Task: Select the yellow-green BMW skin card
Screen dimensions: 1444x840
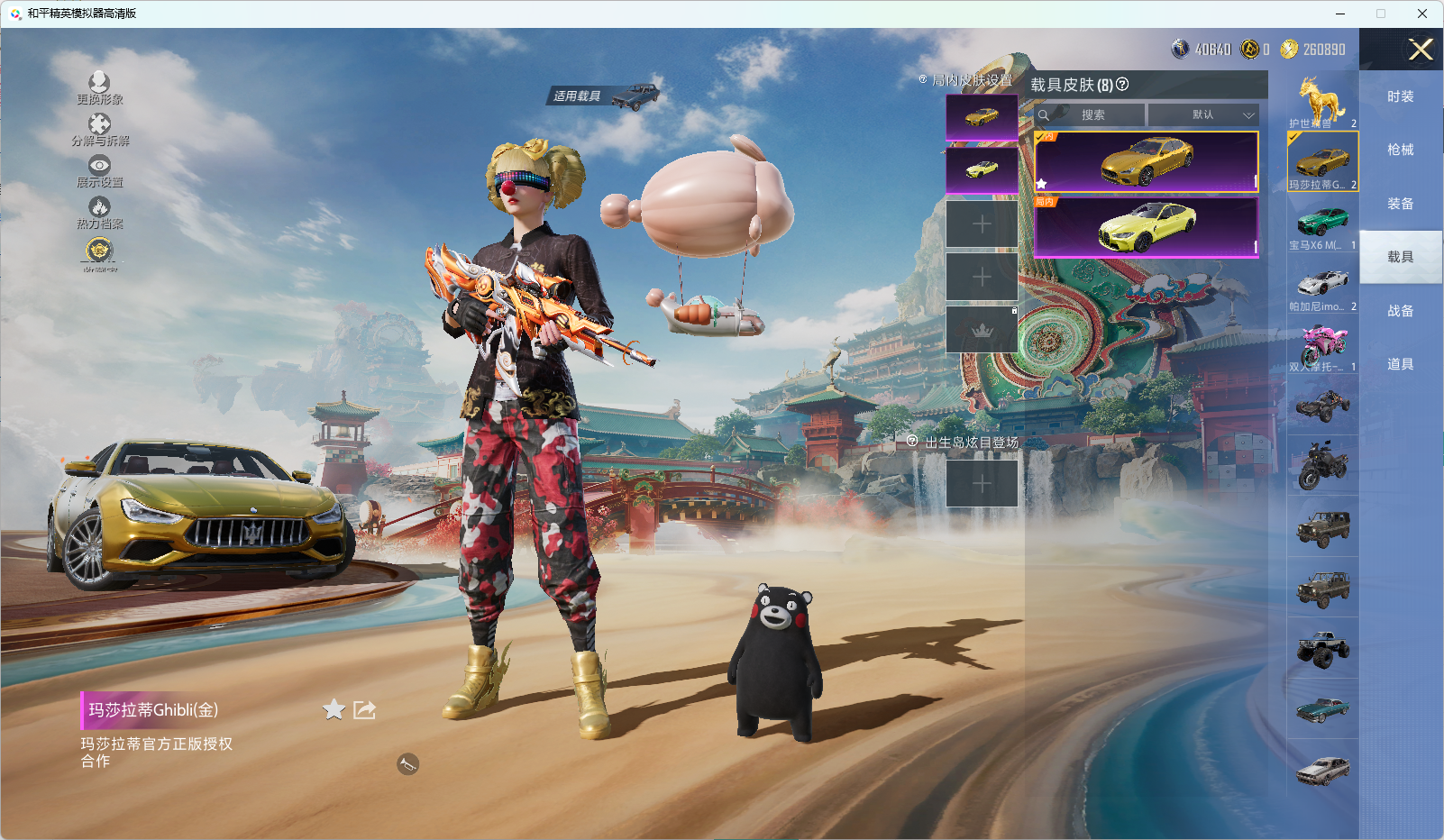Action: pyautogui.click(x=1147, y=227)
